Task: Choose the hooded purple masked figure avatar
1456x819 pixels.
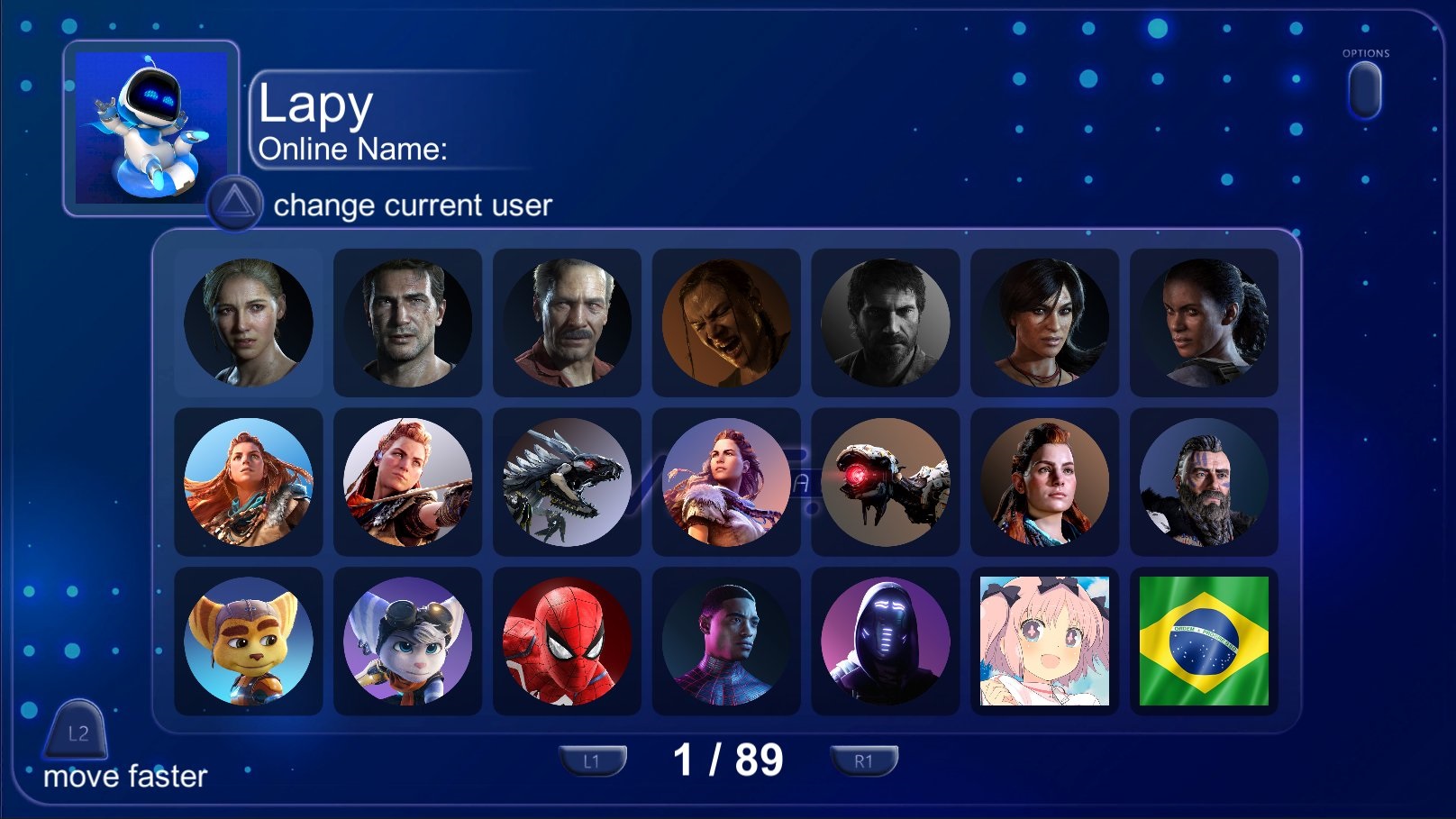Action: tap(886, 642)
